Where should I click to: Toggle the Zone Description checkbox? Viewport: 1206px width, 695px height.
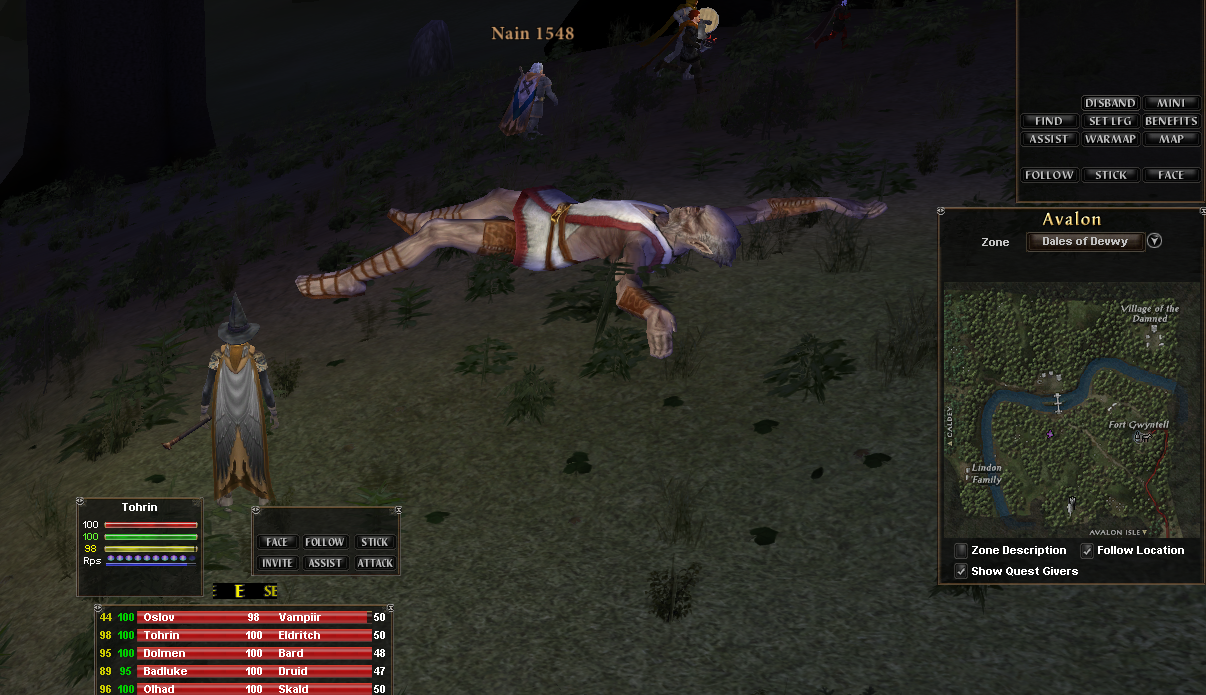click(x=961, y=550)
